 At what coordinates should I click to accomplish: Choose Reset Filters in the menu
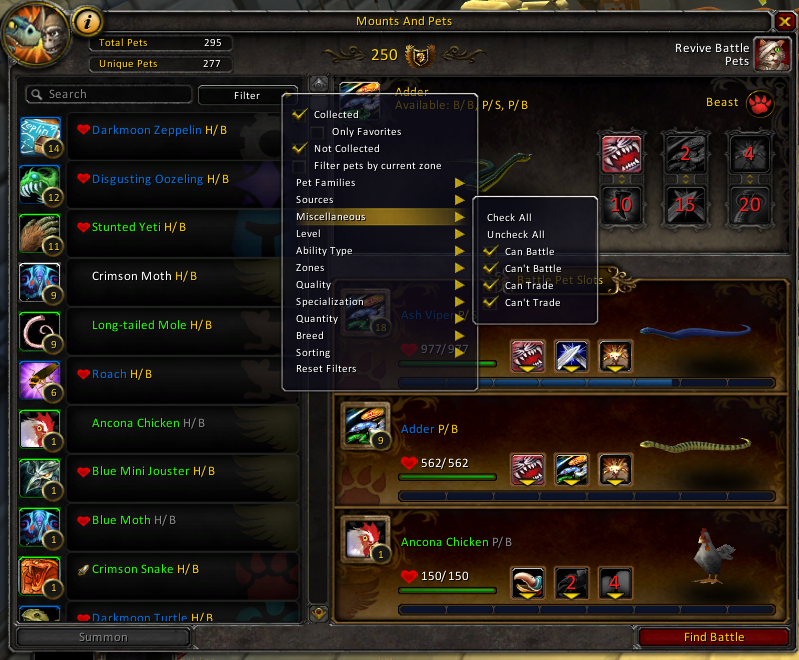click(x=326, y=369)
